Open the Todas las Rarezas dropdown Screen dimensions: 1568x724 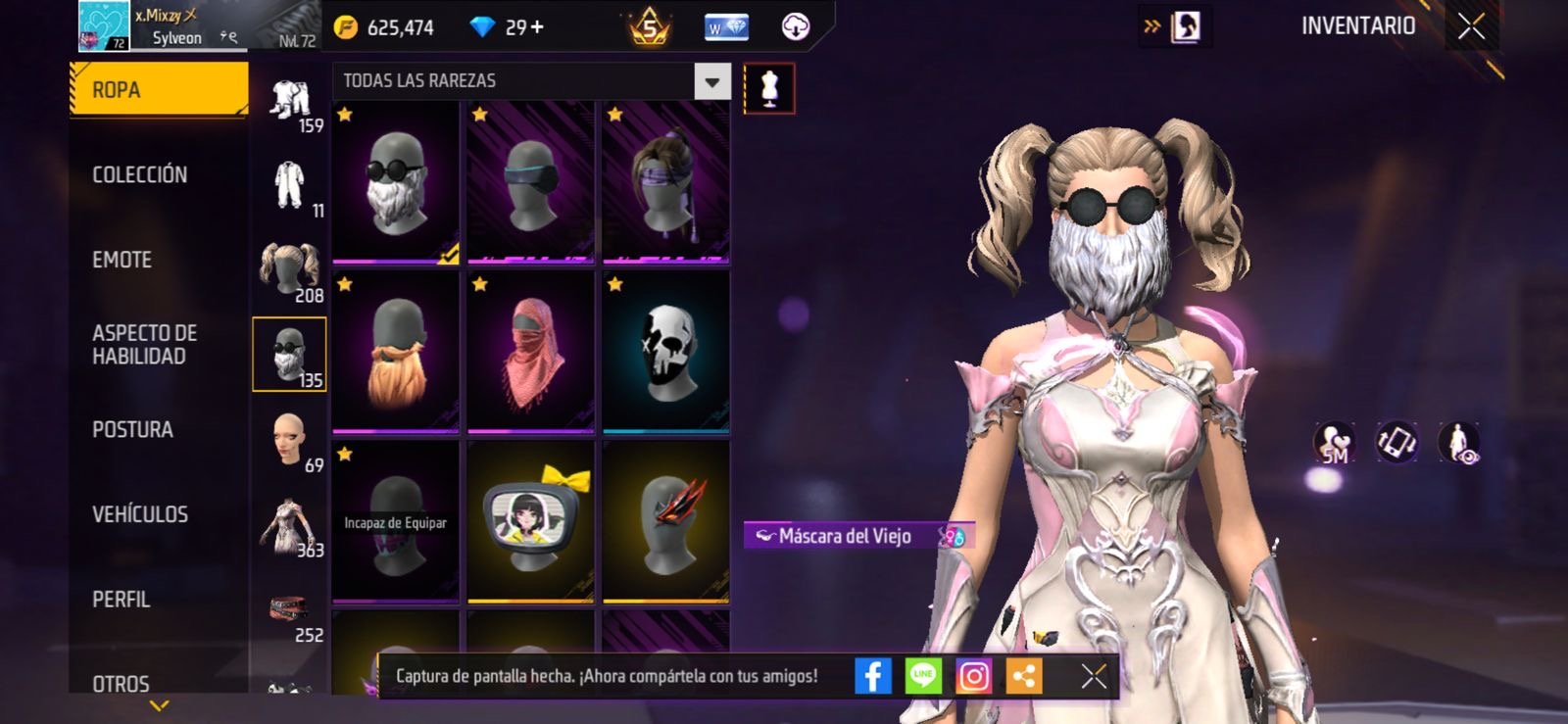coord(712,81)
